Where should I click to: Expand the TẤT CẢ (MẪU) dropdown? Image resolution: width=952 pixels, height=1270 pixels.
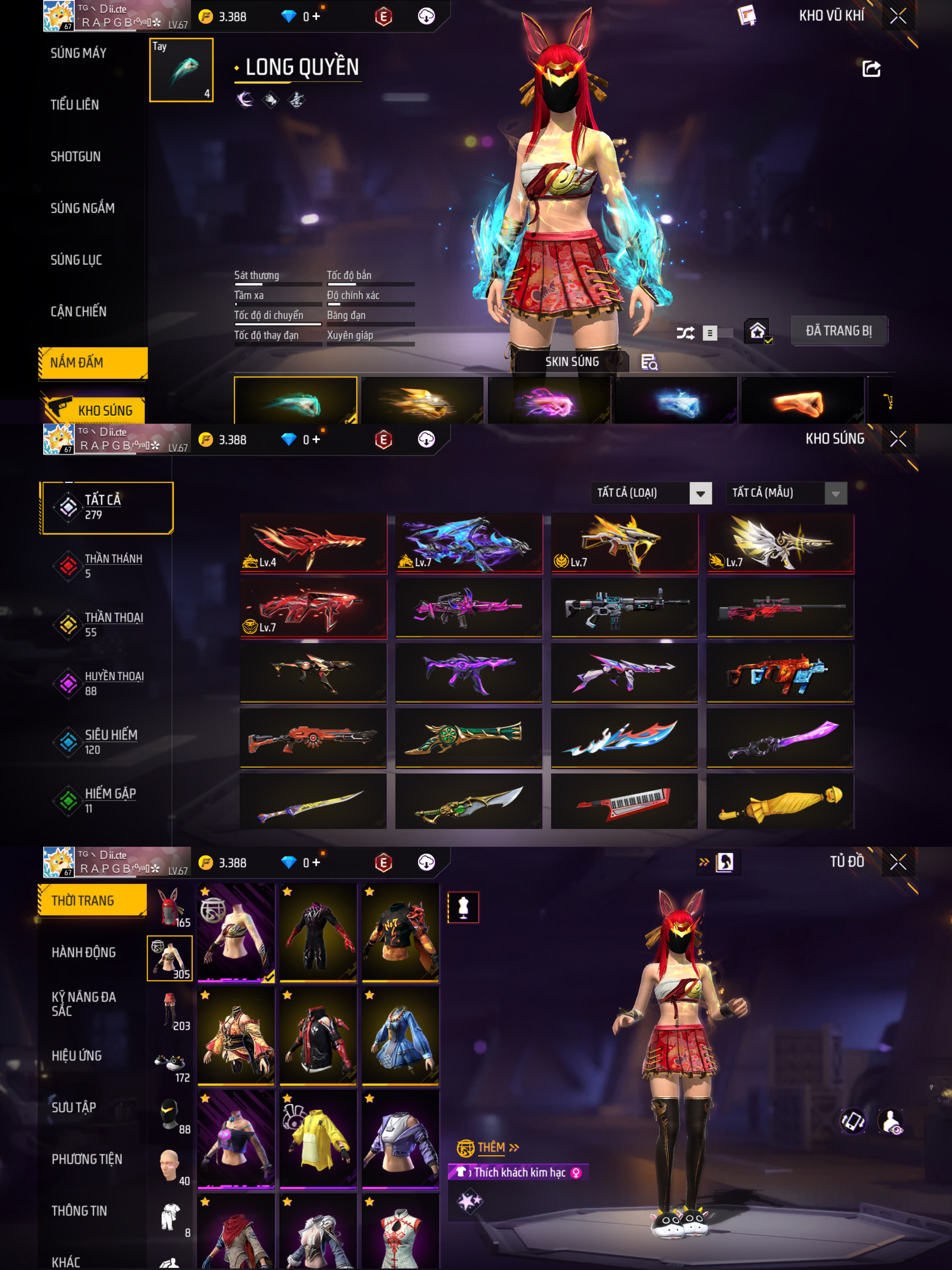[x=786, y=493]
